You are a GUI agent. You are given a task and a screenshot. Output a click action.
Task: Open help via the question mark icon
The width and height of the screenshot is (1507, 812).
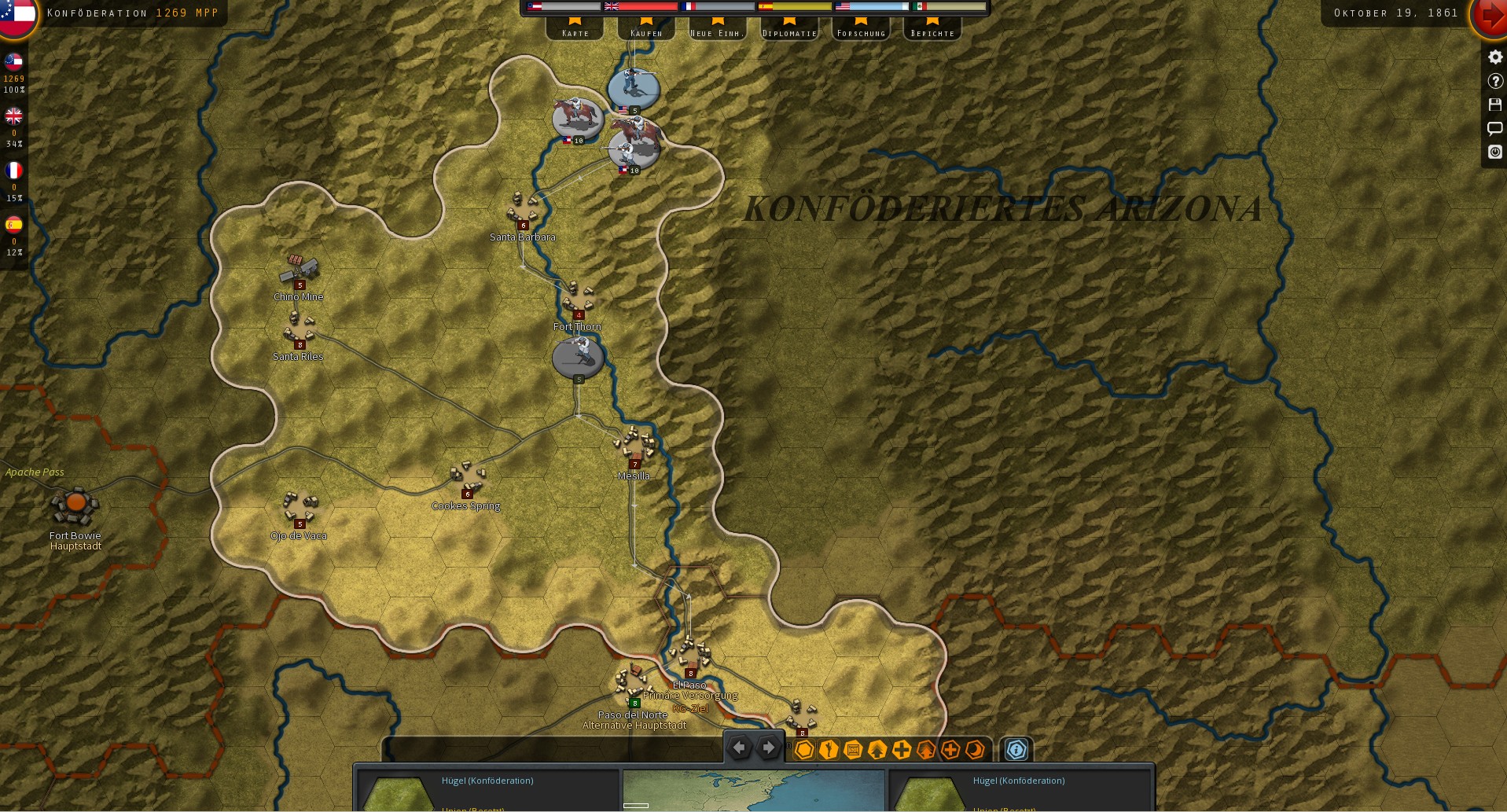click(1494, 79)
